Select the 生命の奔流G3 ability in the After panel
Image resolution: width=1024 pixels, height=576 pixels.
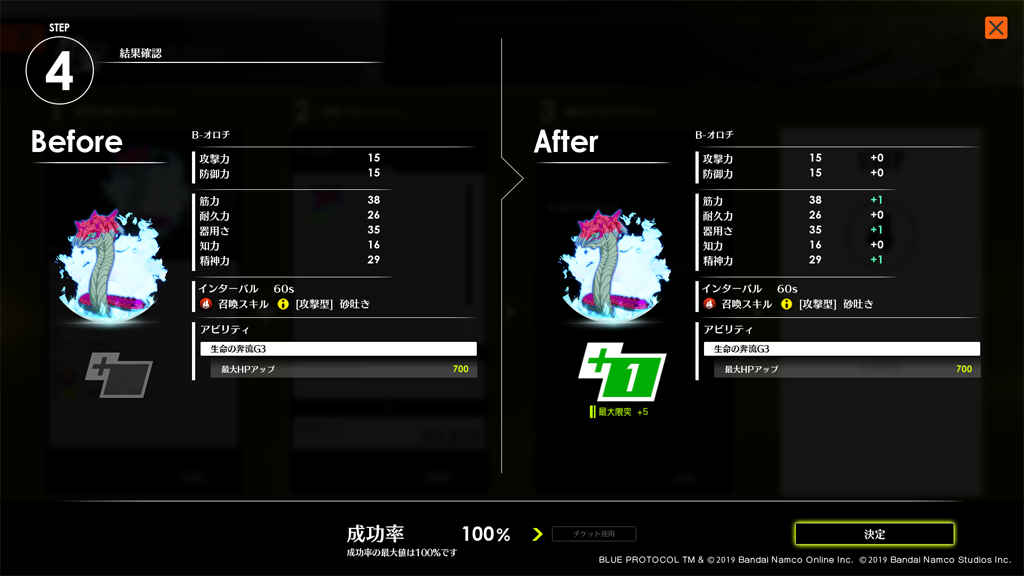pos(841,349)
